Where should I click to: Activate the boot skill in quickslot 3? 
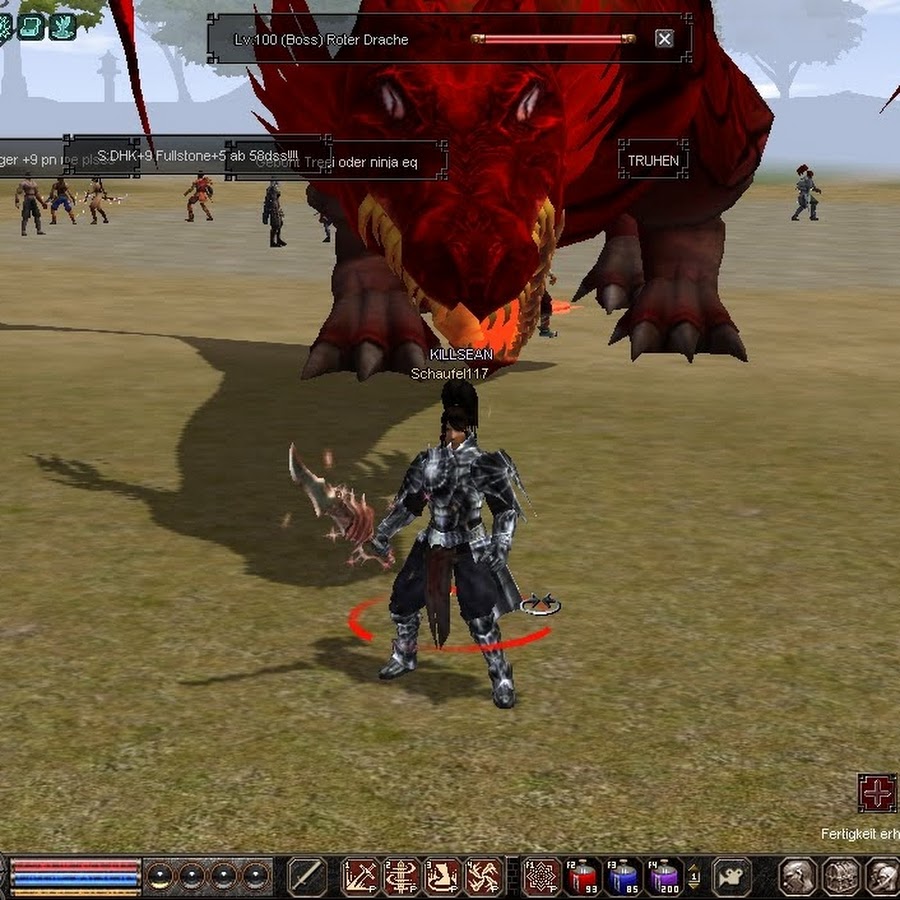point(443,877)
